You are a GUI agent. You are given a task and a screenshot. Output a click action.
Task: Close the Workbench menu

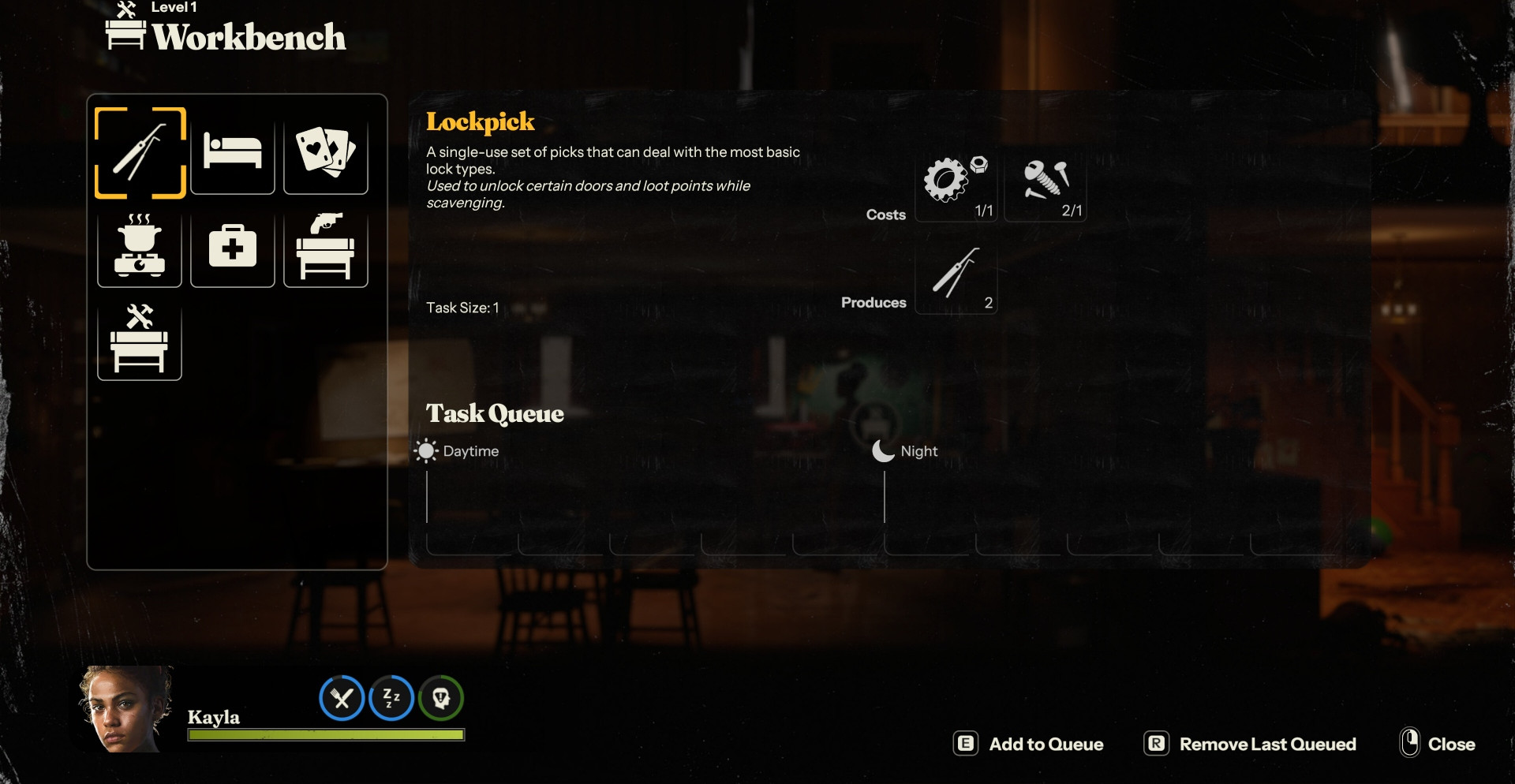1438,744
